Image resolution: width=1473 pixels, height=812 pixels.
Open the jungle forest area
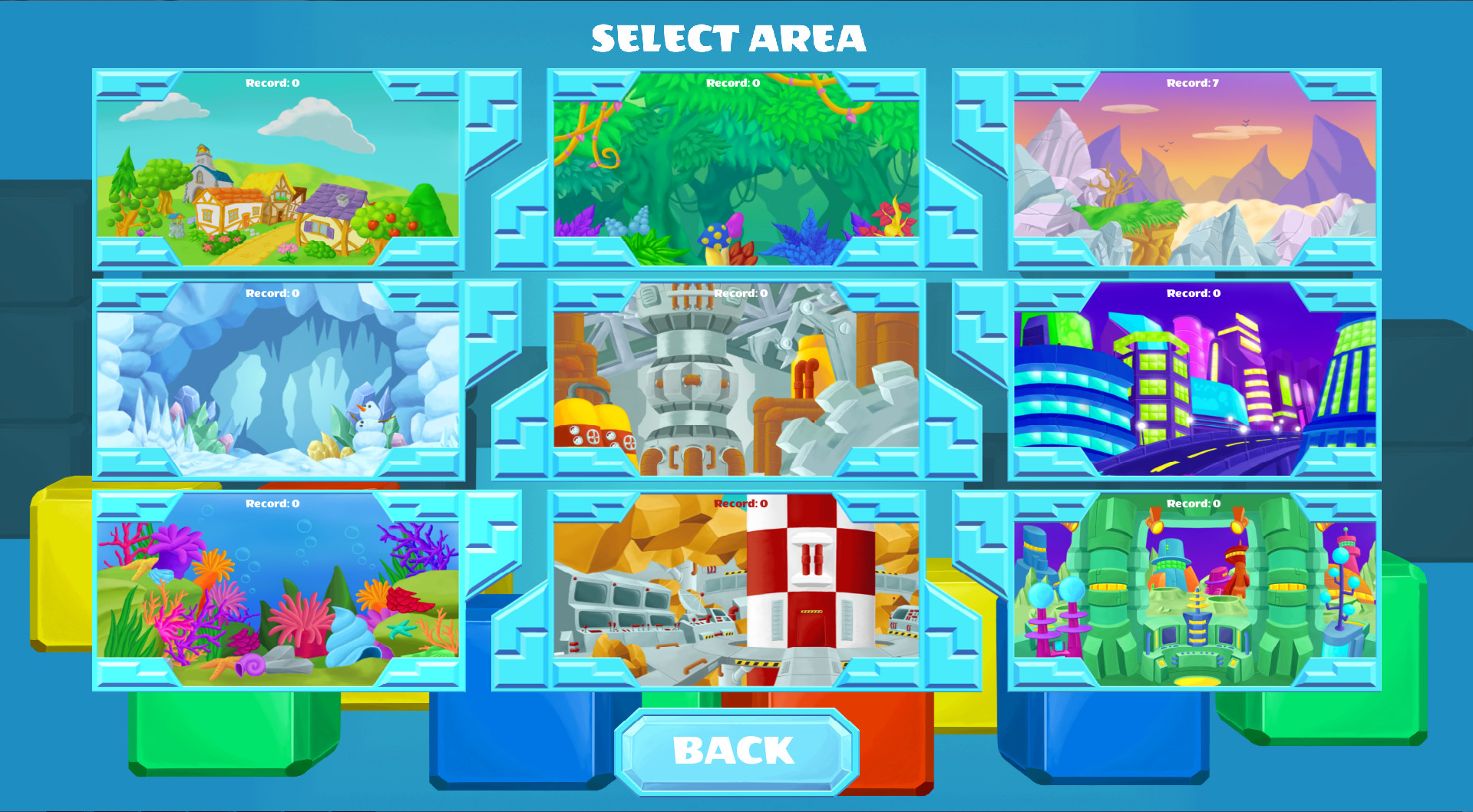(737, 169)
